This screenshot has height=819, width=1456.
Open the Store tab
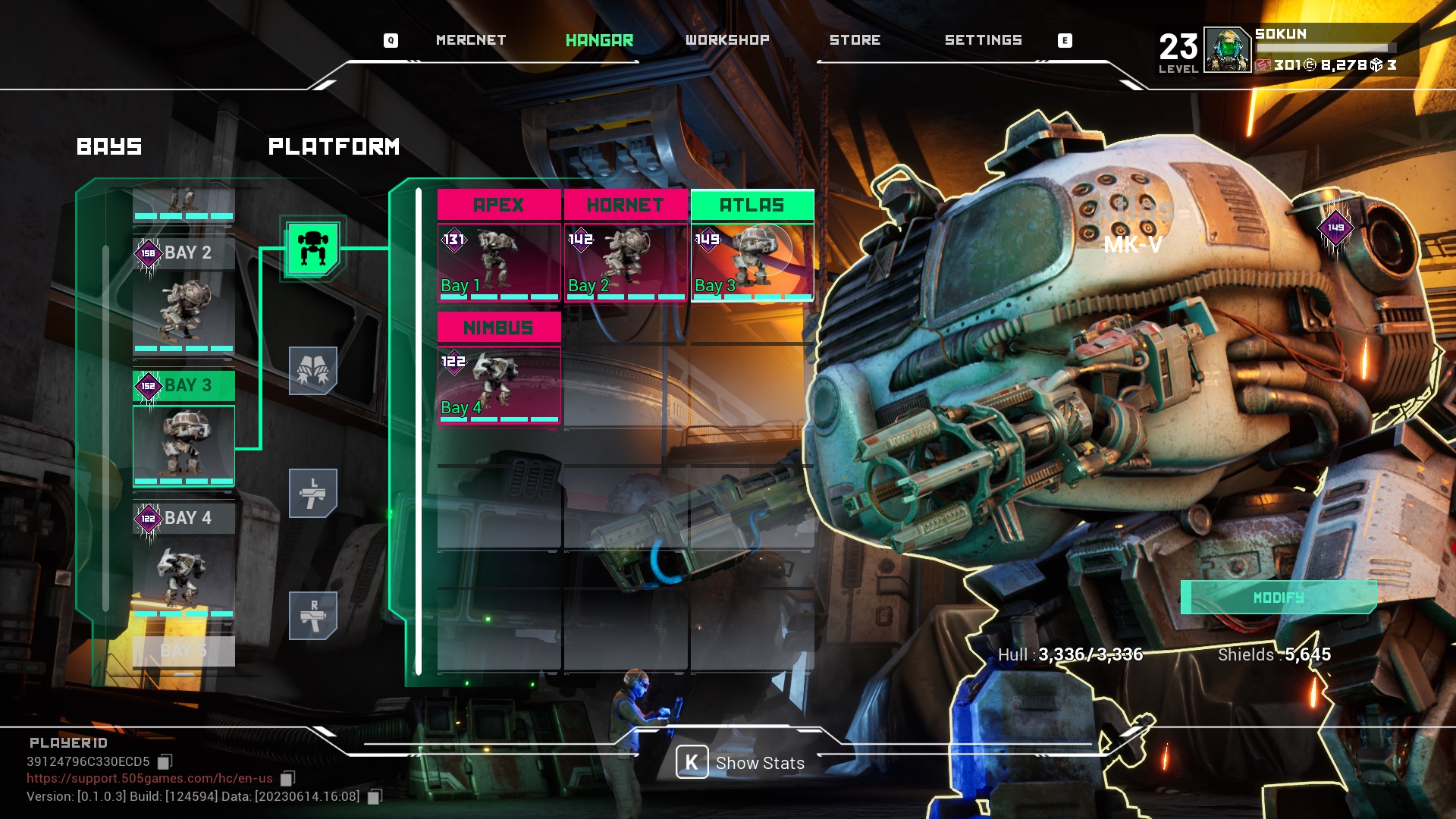855,40
